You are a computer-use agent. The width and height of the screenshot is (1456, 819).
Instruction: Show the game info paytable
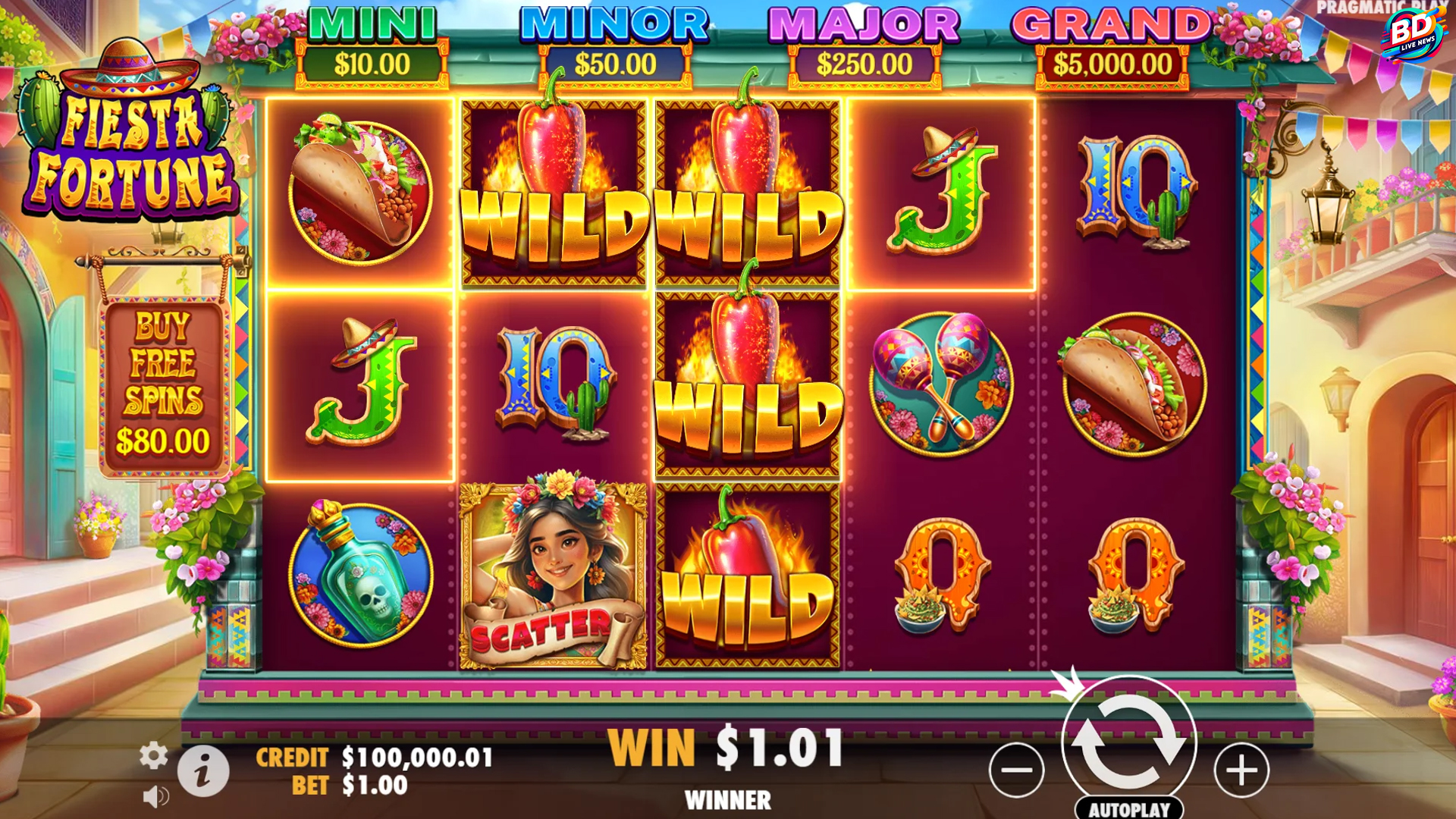(202, 771)
